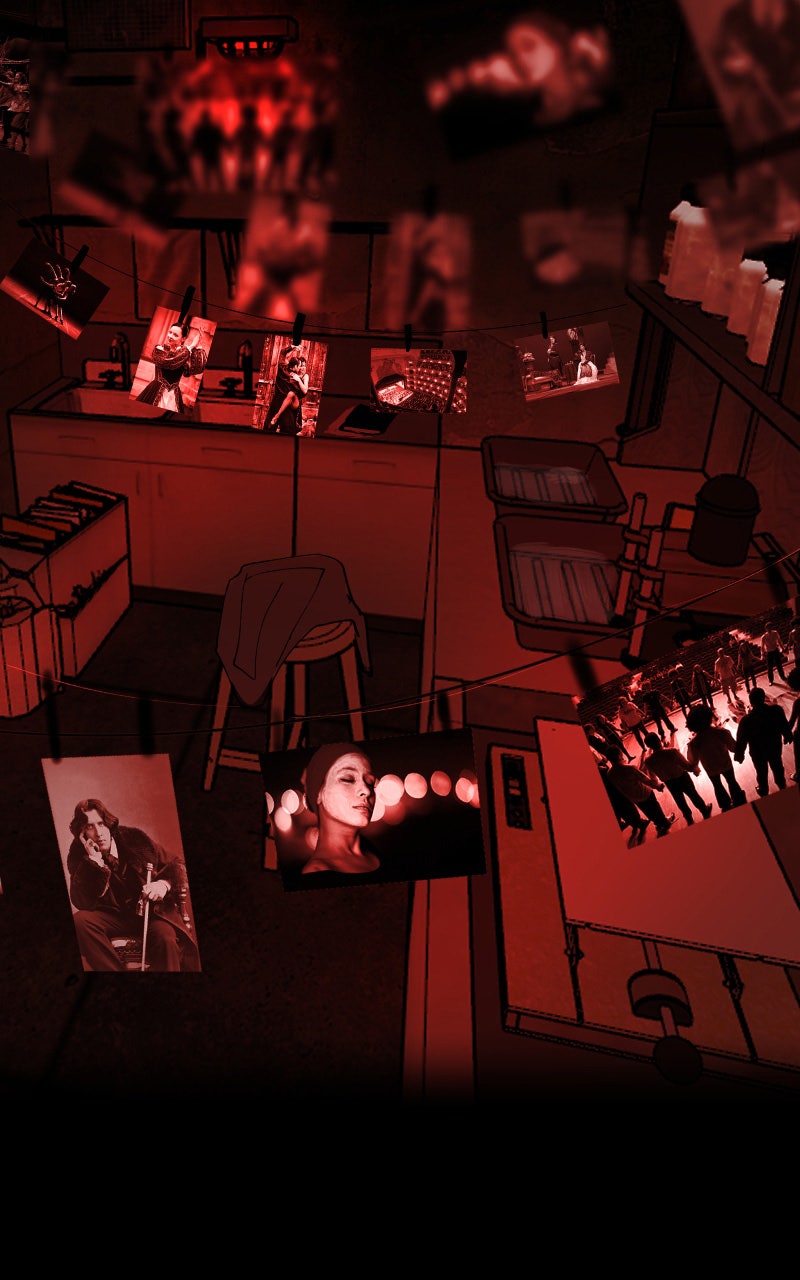View the theater auditorium balconies photo
Screen dimensions: 800x1280
(418, 380)
